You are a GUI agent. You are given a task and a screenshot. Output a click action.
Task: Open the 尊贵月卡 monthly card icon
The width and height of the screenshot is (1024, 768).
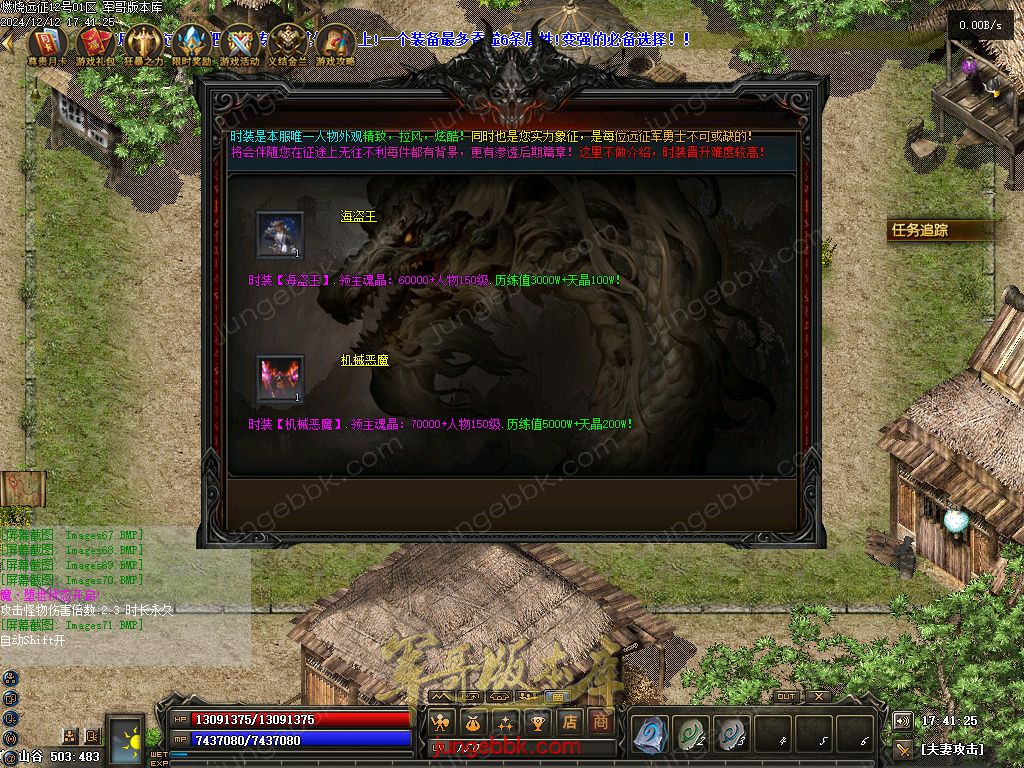coord(47,43)
